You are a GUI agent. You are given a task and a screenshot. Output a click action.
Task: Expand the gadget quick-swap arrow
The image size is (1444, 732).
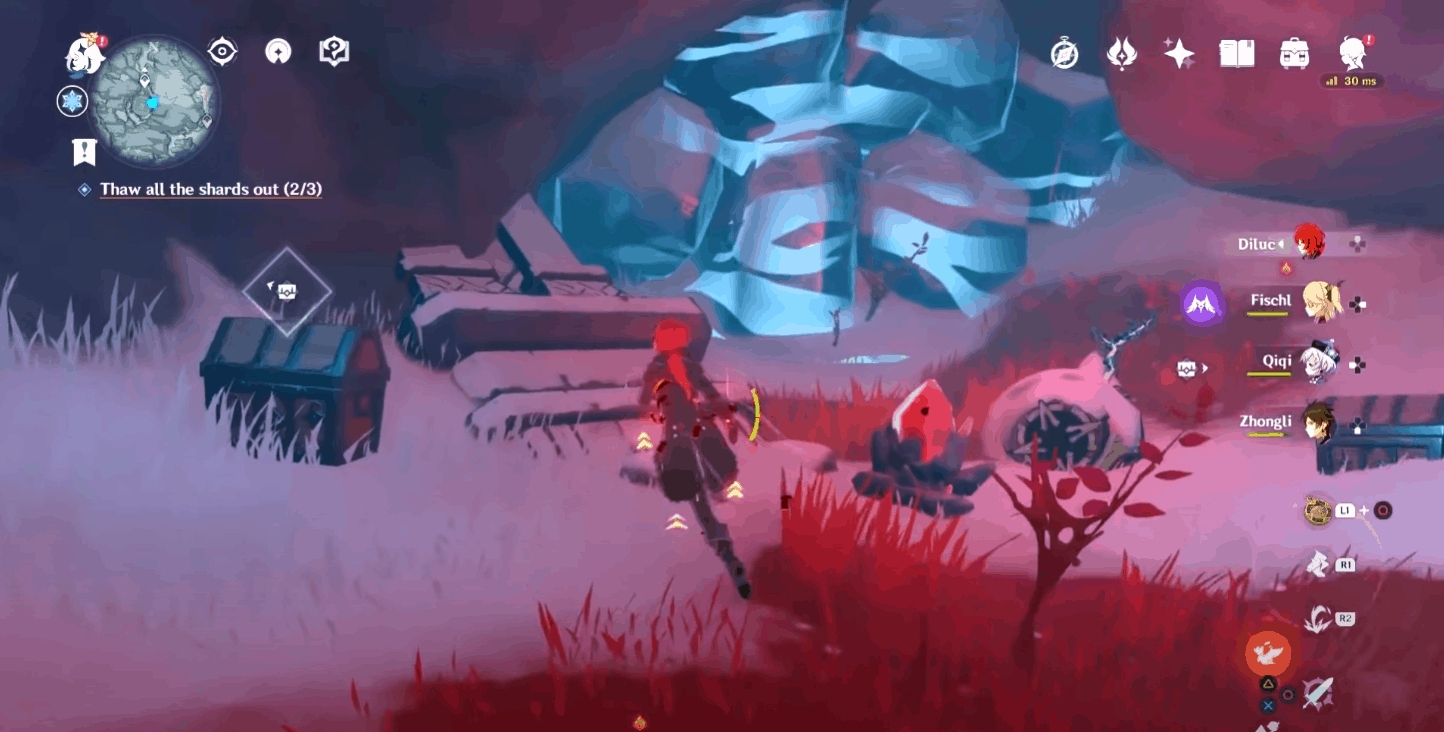tap(1207, 369)
